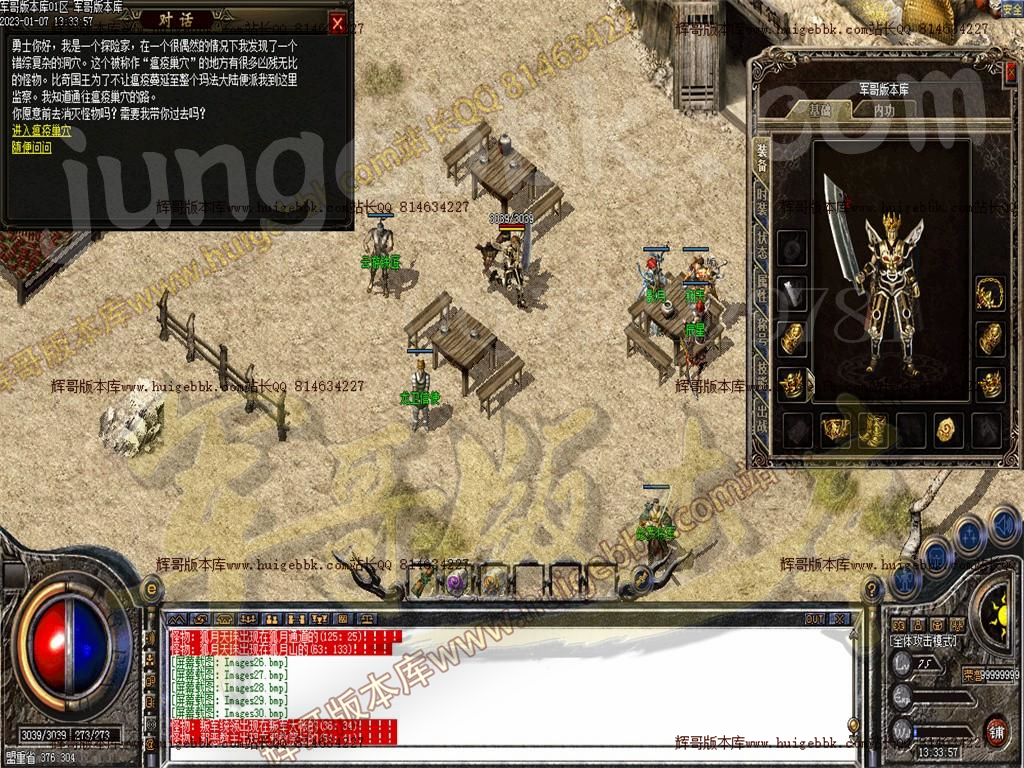
Task: Select the golden necklace equipment slot
Action: tap(990, 293)
